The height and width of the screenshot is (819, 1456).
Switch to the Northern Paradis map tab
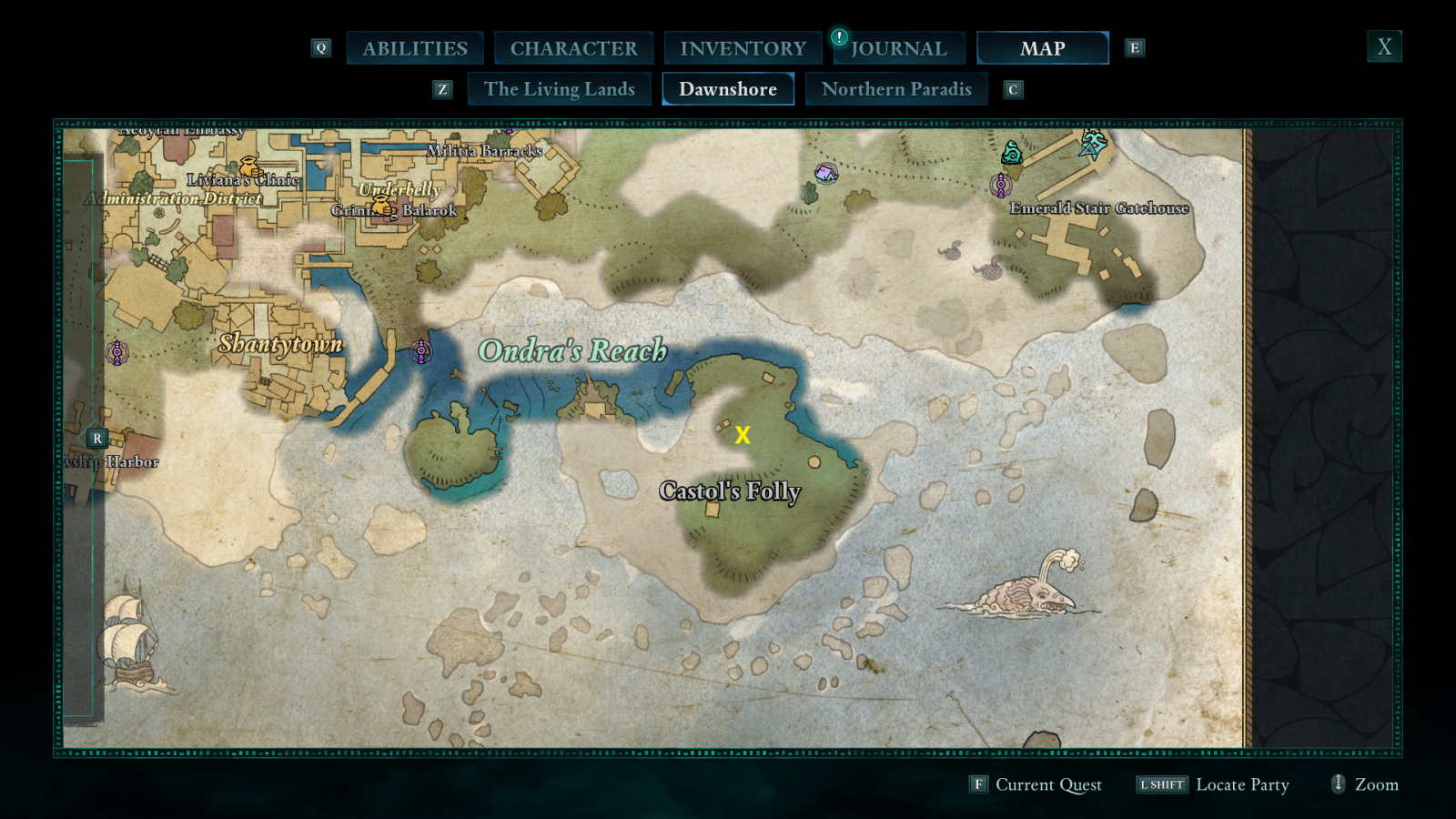896,89
